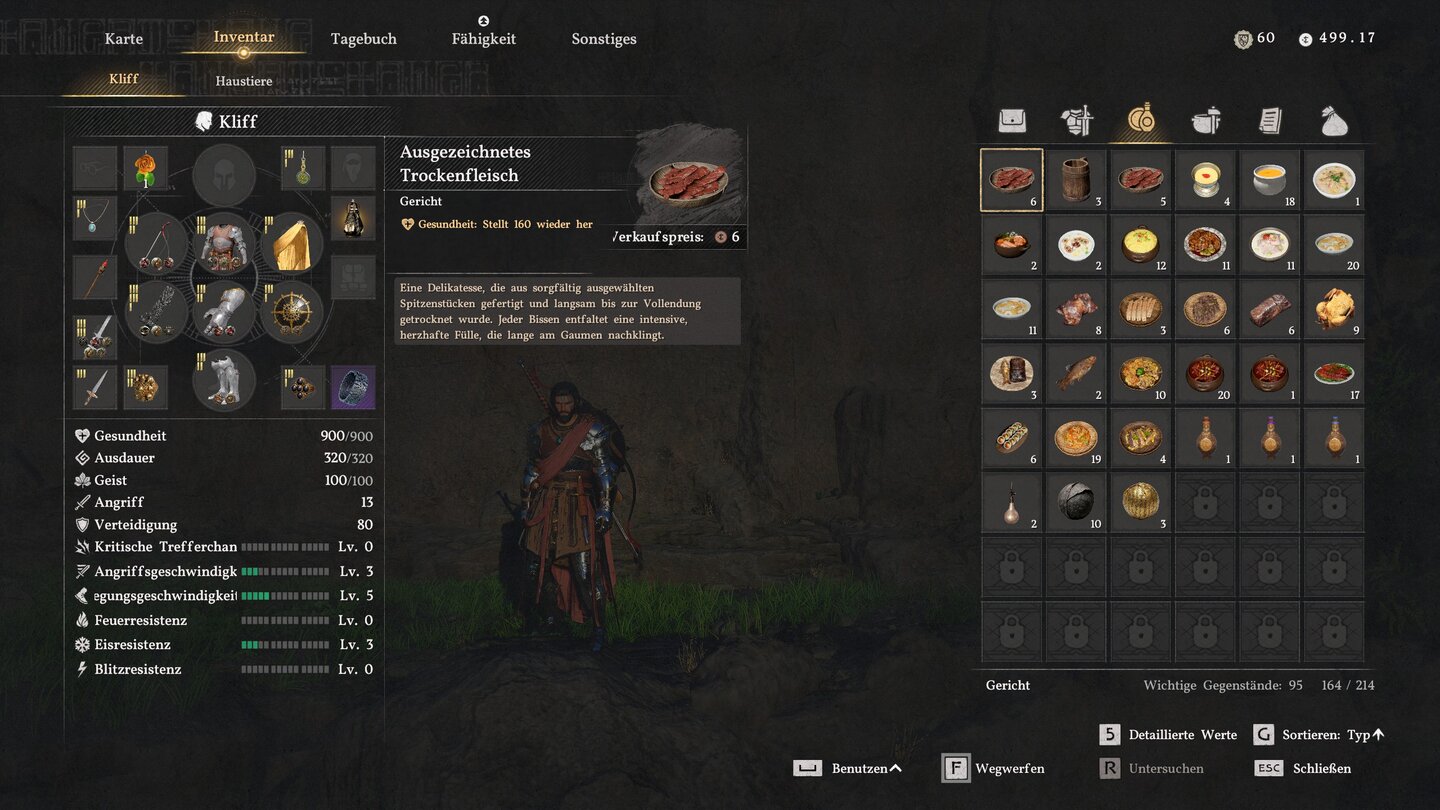The width and height of the screenshot is (1440, 810).
Task: Select the golden cloak equipment slot
Action: pos(292,244)
